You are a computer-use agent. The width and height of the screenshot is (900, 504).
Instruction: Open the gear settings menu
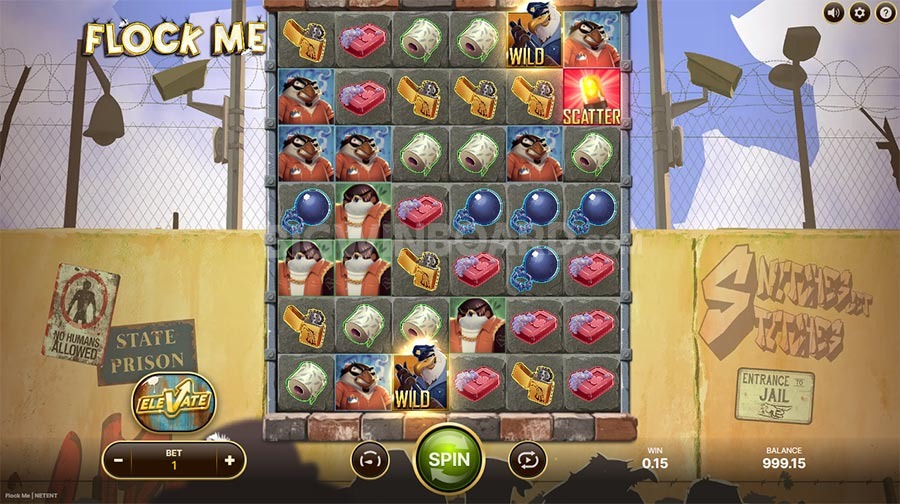[859, 13]
